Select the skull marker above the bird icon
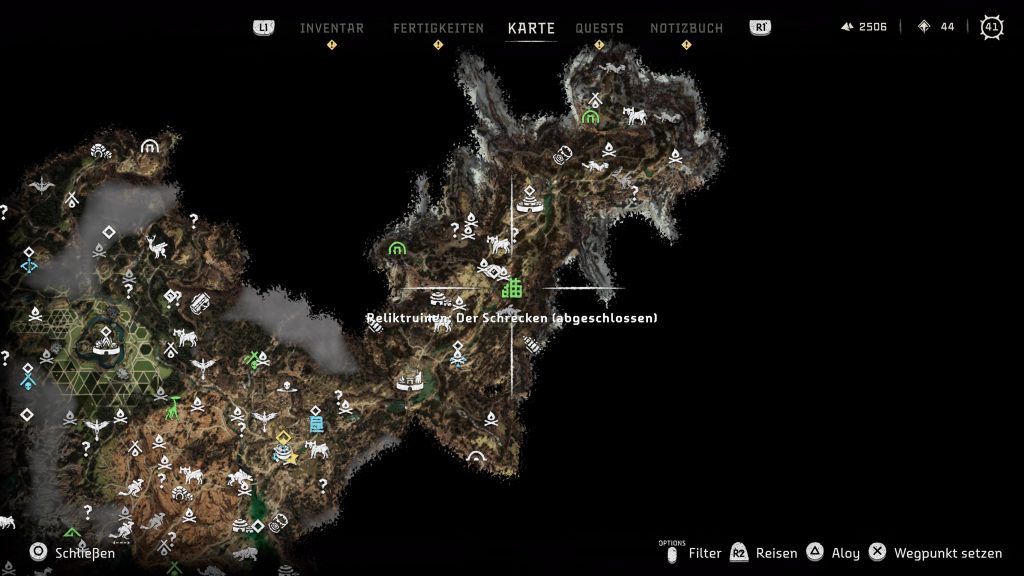The height and width of the screenshot is (576, 1024). (288, 386)
